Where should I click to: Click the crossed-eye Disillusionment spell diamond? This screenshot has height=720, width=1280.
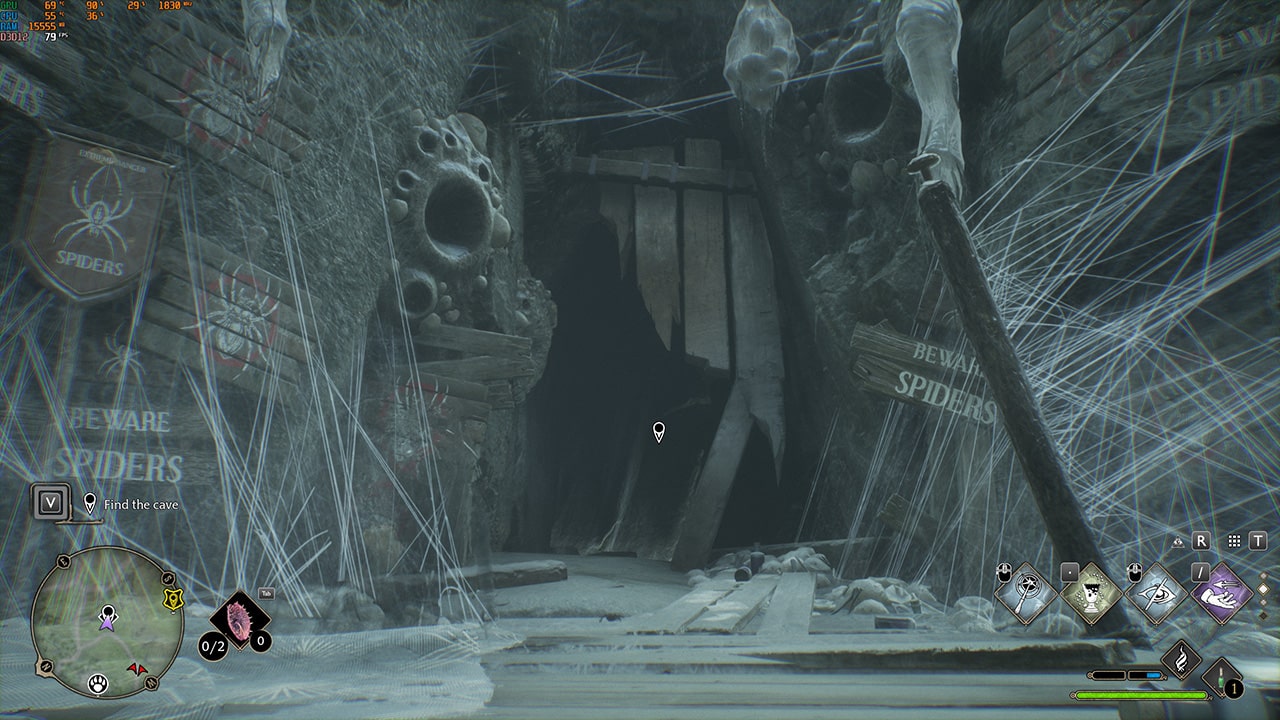1156,593
